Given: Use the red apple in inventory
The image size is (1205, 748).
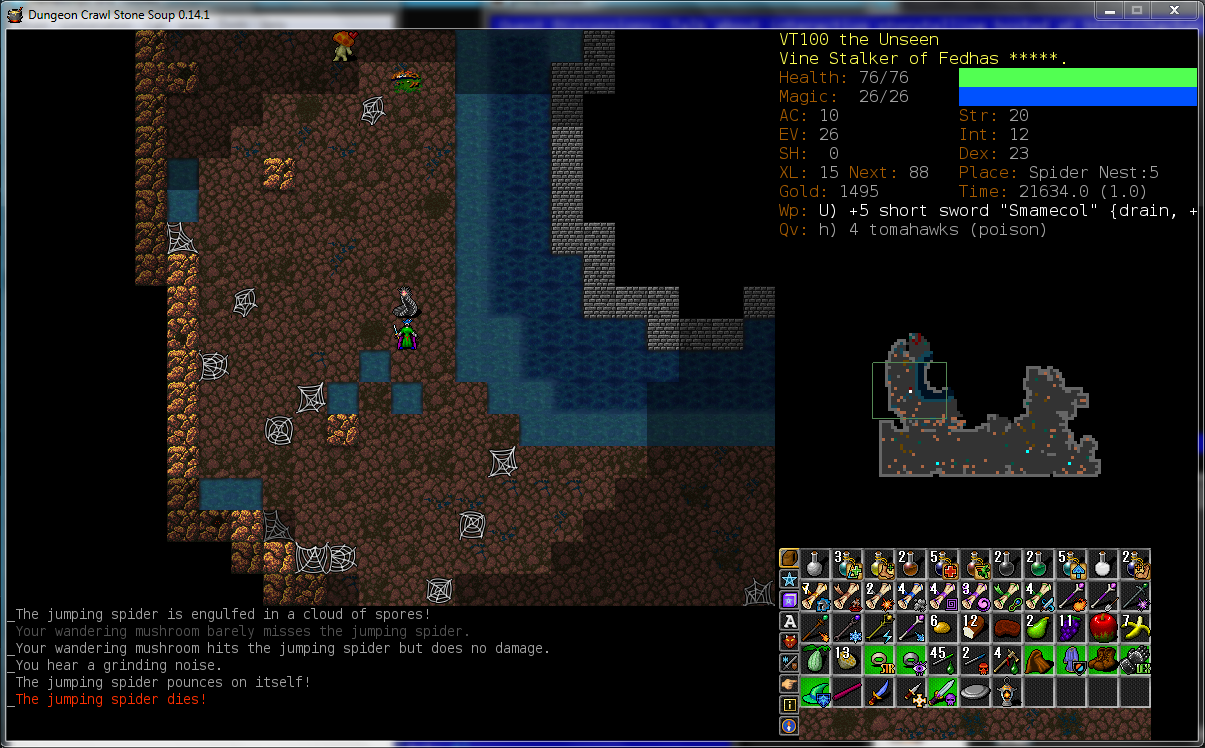Looking at the screenshot, I should [x=1104, y=628].
